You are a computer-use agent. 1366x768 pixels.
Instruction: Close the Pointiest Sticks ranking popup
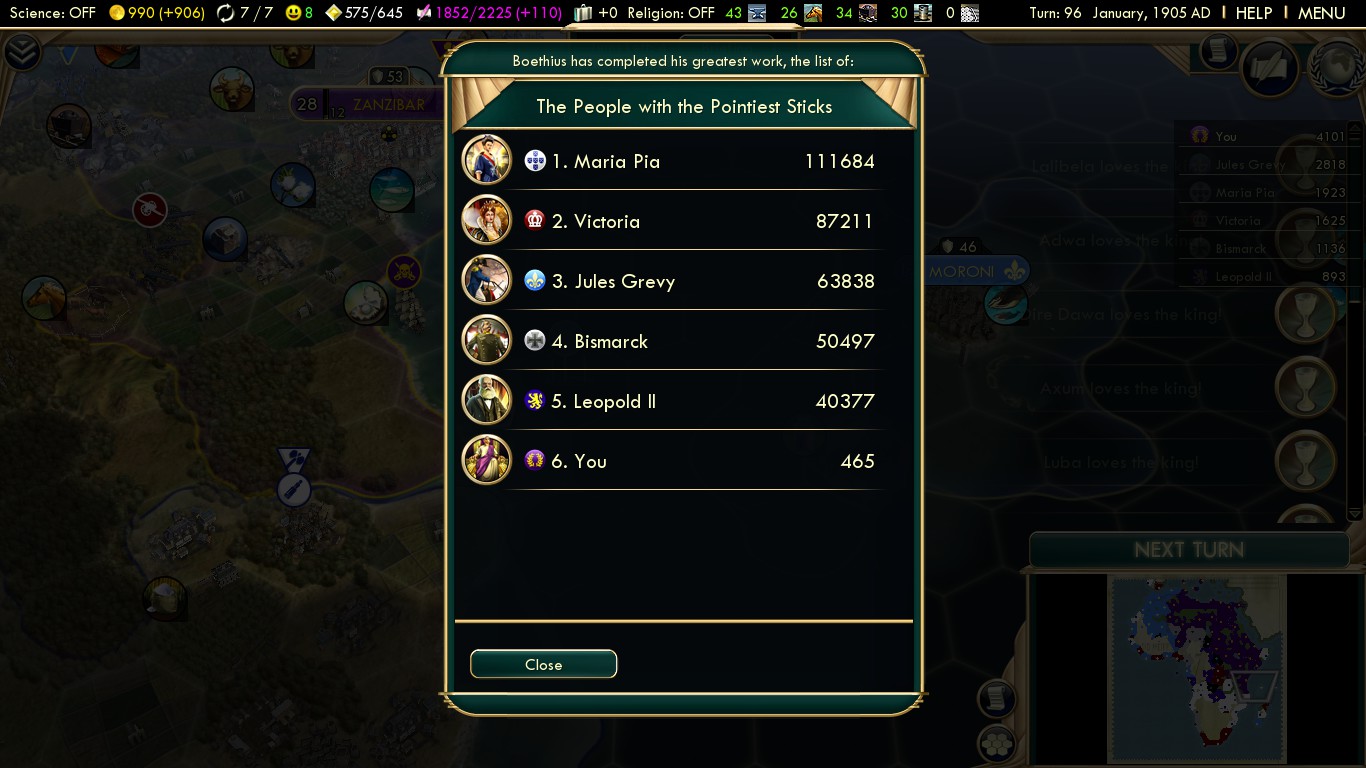coord(543,664)
